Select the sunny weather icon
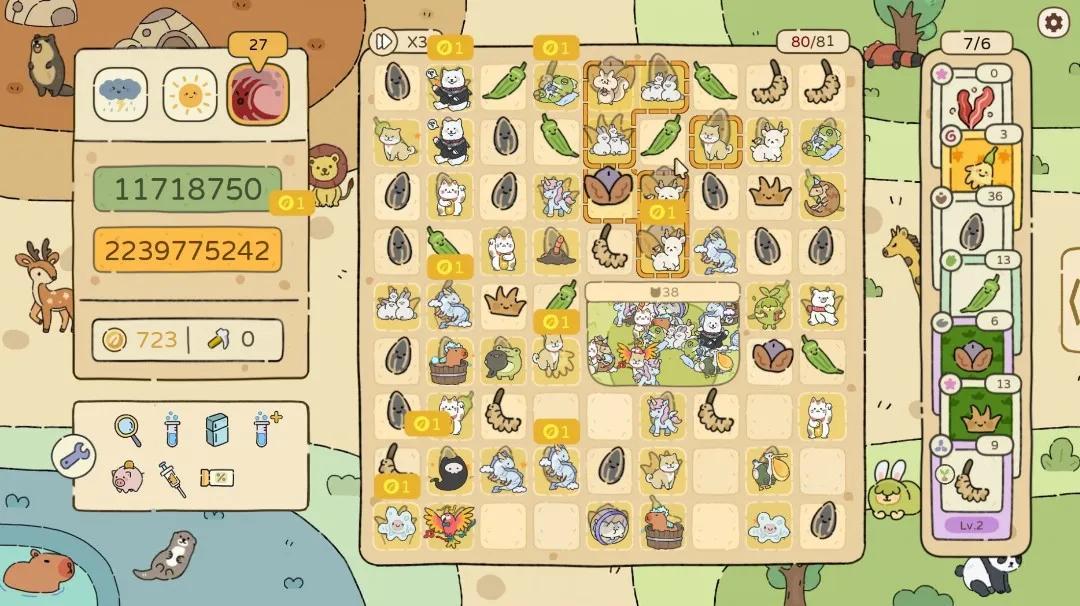Viewport: 1080px width, 606px height. [189, 94]
